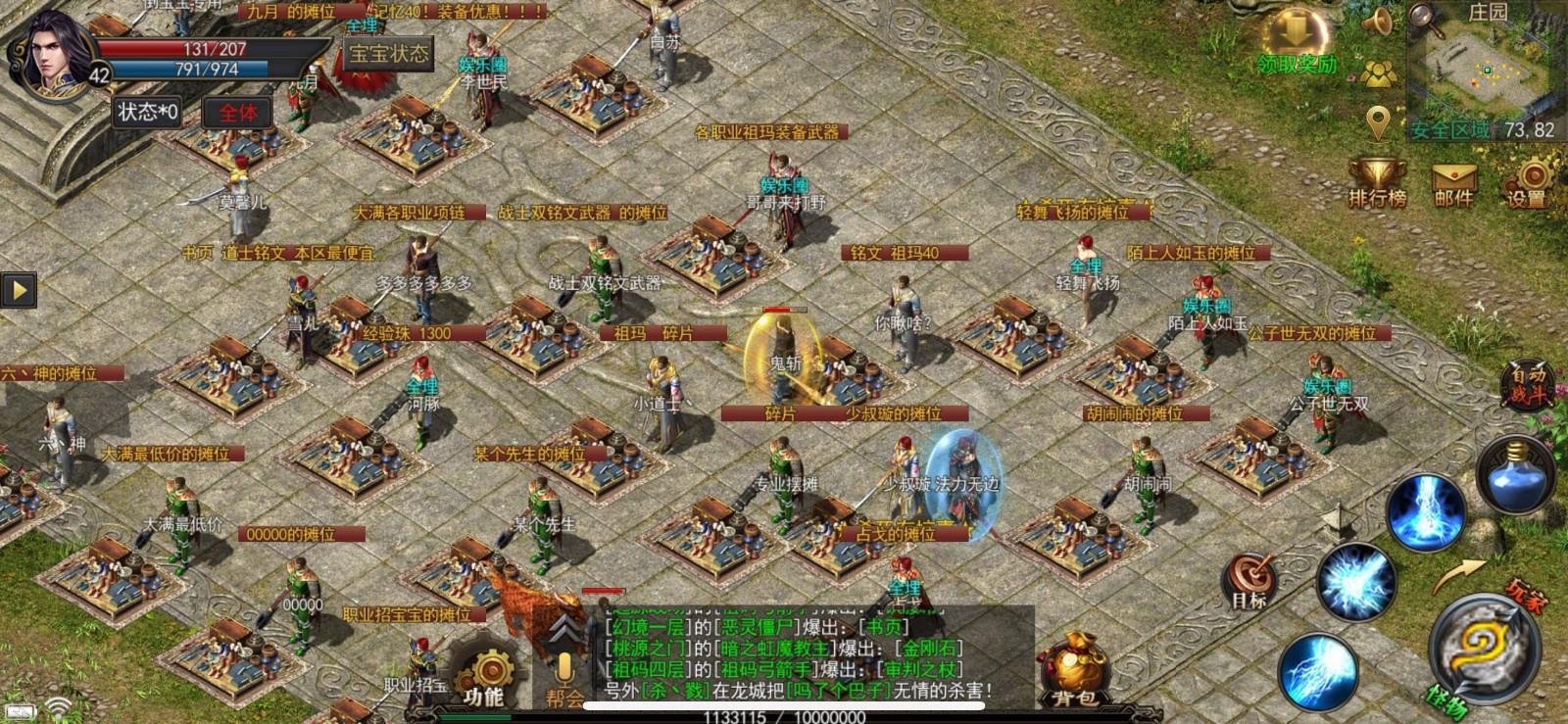The height and width of the screenshot is (724, 1568).
Task: Toggle 自动战斗 auto battle
Action: point(1526,383)
